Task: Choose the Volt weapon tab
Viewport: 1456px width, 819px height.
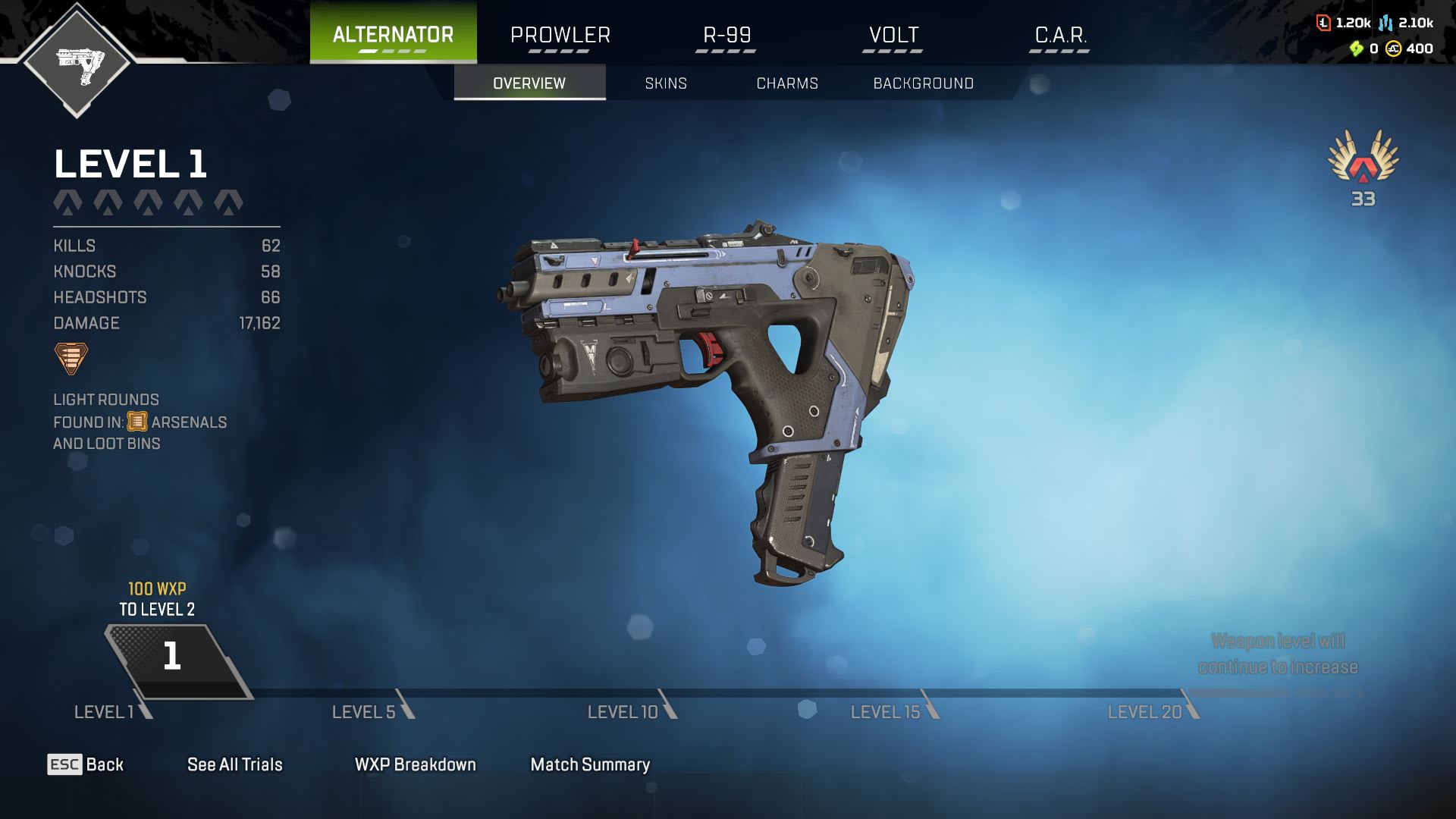Action: click(x=893, y=35)
